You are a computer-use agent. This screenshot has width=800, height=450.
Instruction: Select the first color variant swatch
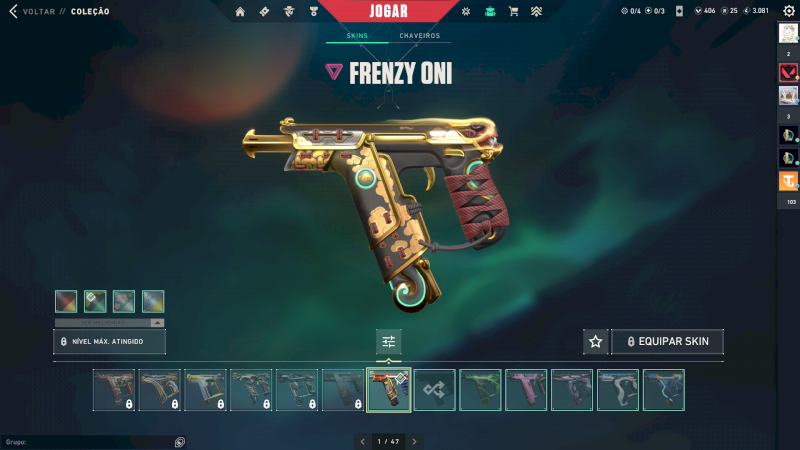tap(66, 301)
